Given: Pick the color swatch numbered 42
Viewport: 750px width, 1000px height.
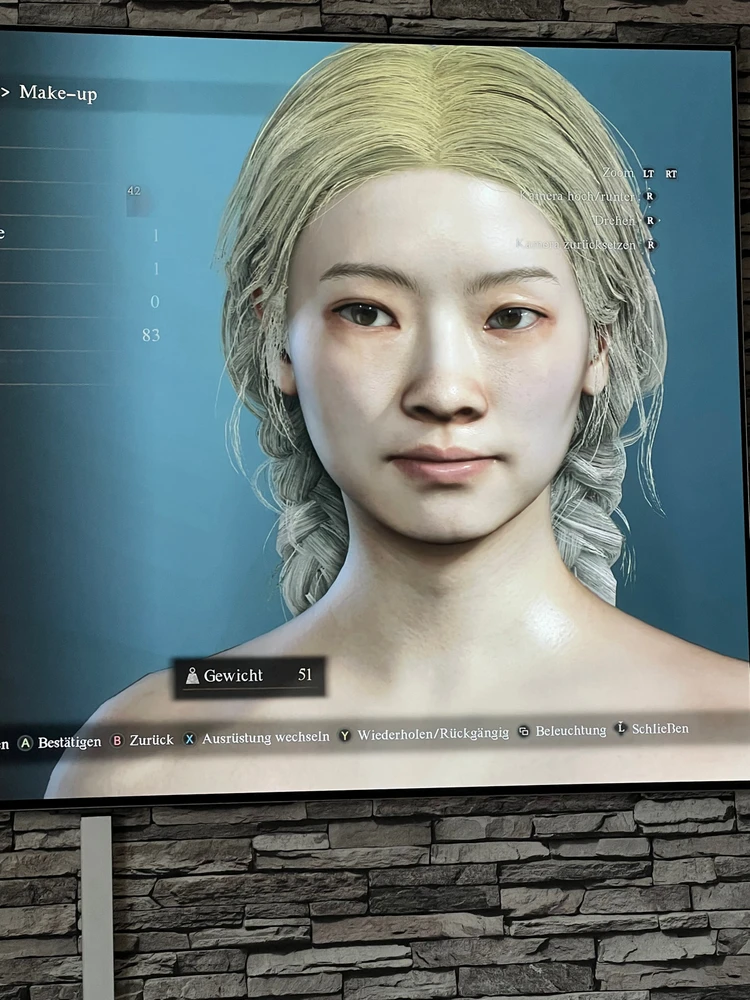Looking at the screenshot, I should point(137,197).
